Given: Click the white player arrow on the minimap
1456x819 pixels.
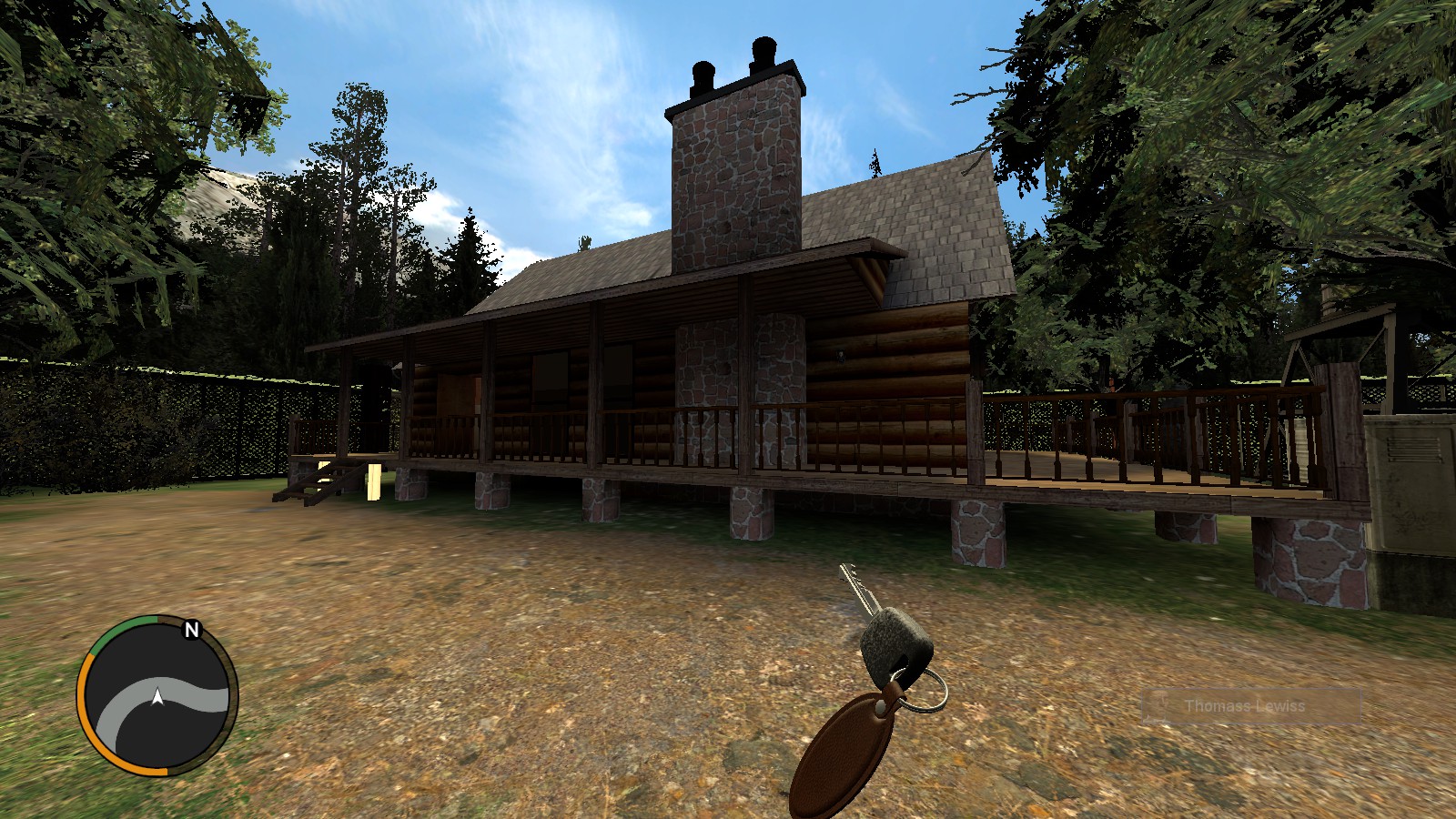Looking at the screenshot, I should coord(157,696).
